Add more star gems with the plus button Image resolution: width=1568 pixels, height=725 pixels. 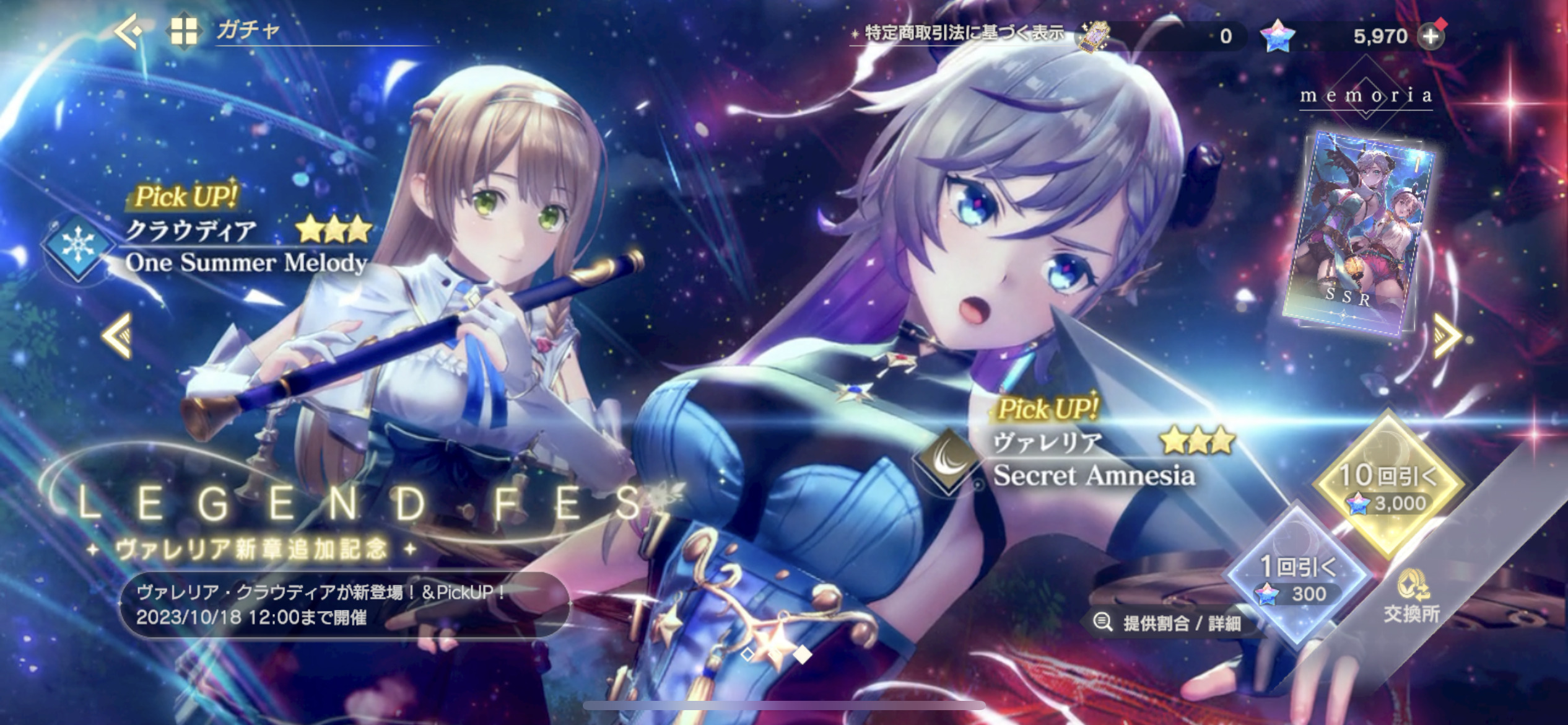coord(1431,37)
